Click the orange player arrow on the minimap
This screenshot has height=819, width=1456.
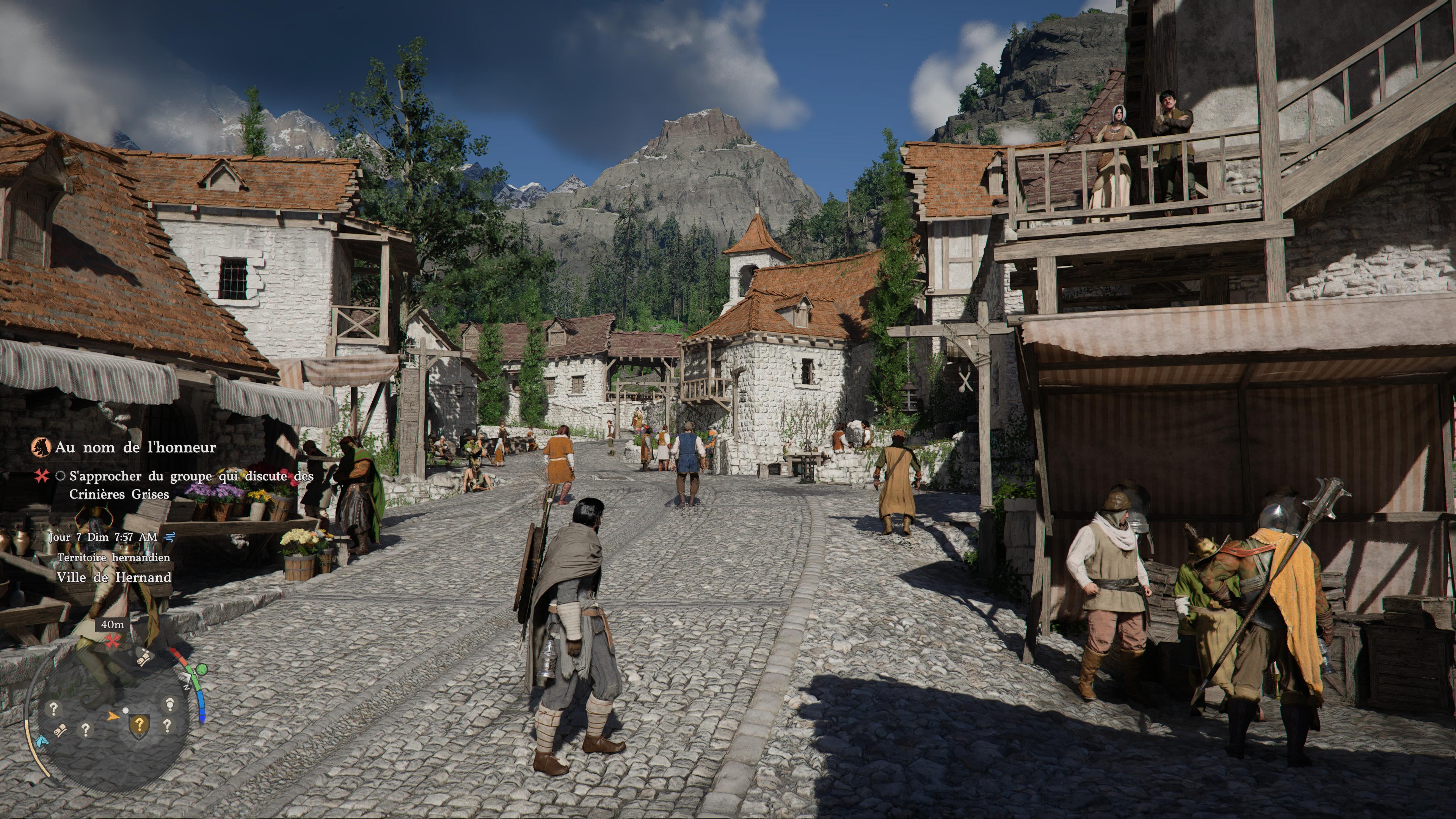click(x=113, y=715)
